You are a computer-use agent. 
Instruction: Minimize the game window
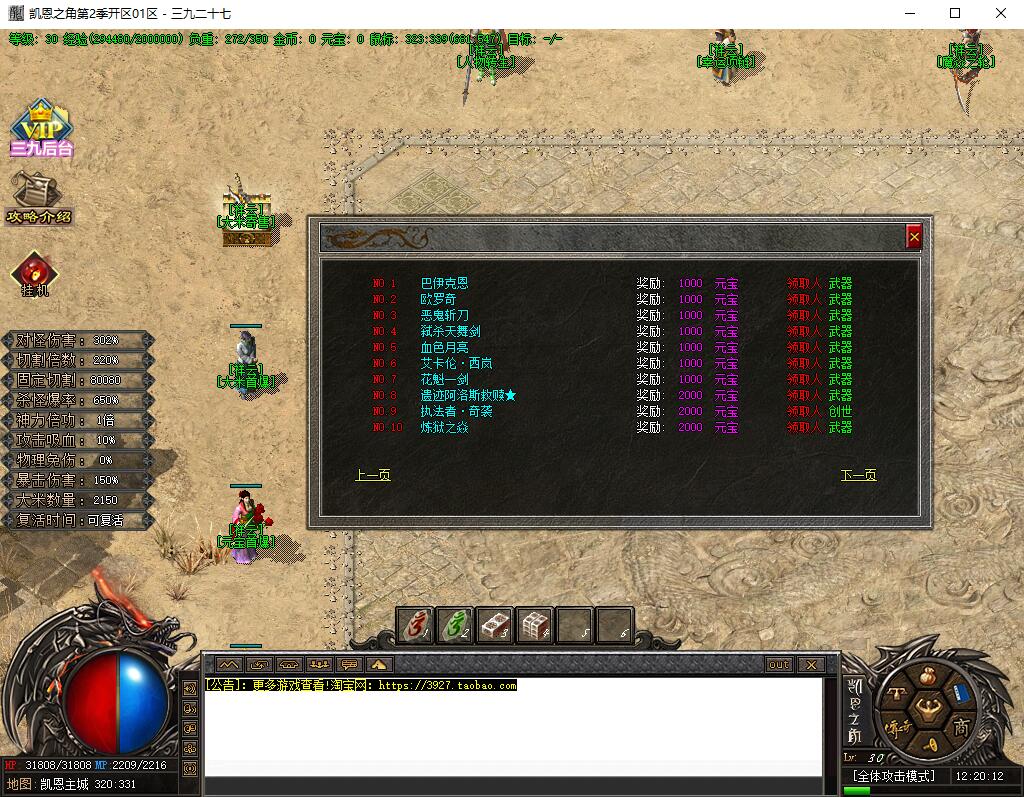tap(909, 13)
